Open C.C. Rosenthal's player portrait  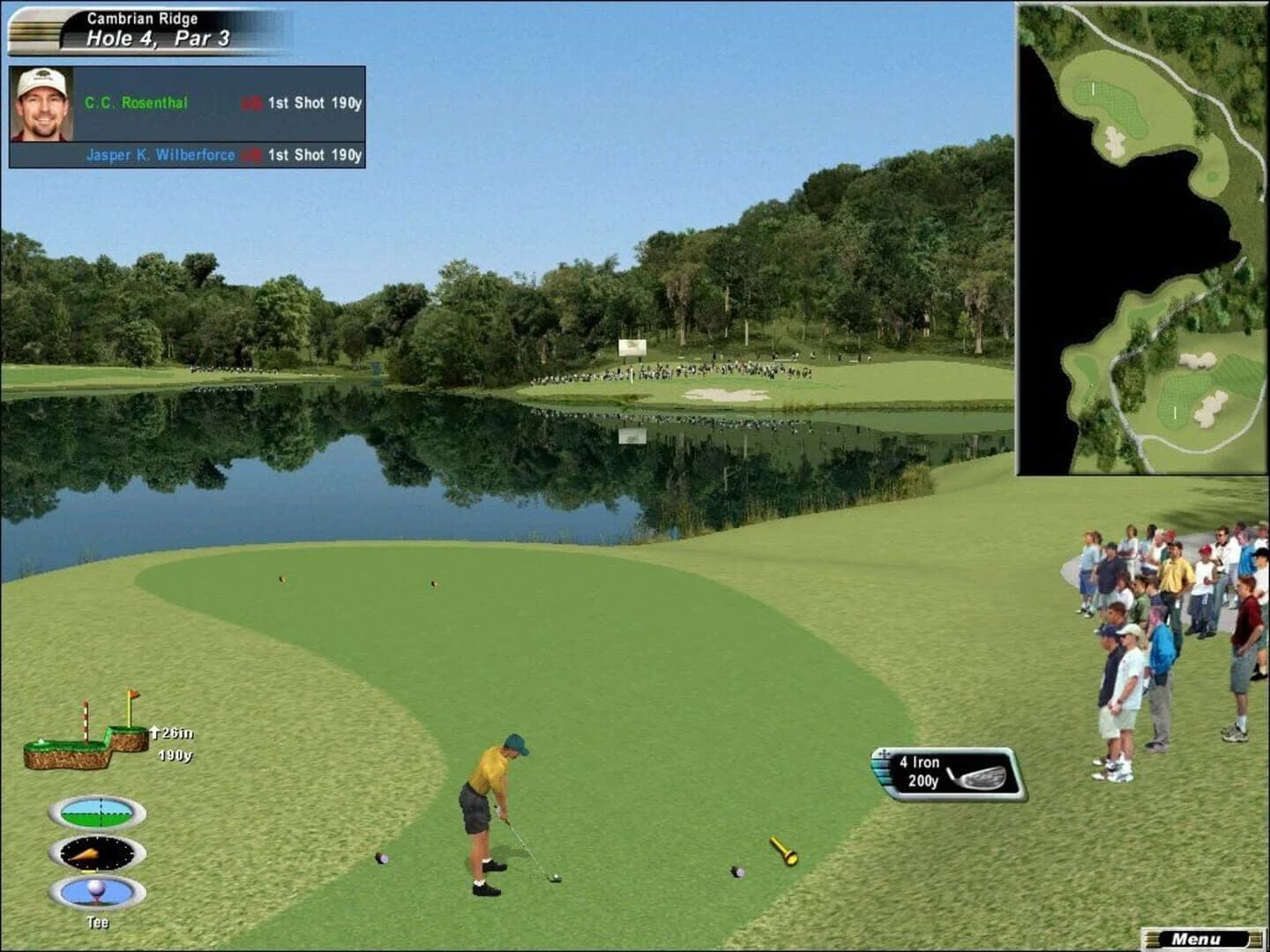(x=41, y=103)
